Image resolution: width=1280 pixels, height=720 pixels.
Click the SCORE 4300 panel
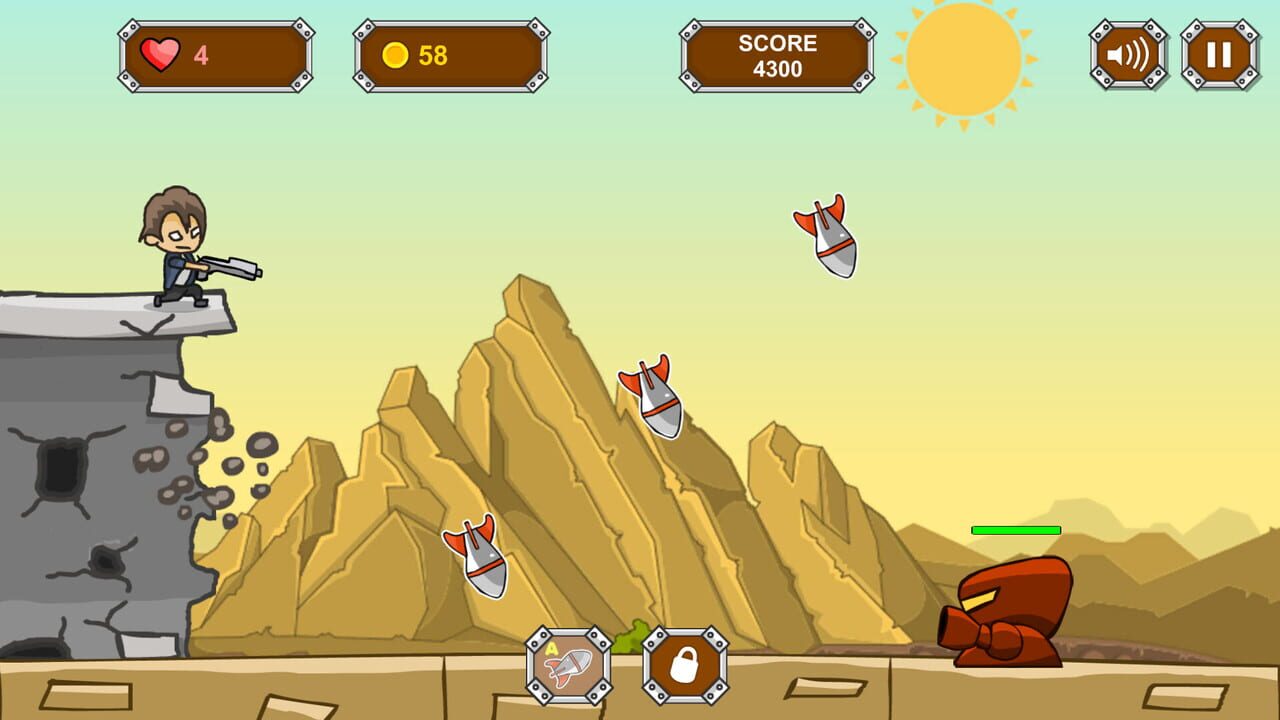[776, 55]
